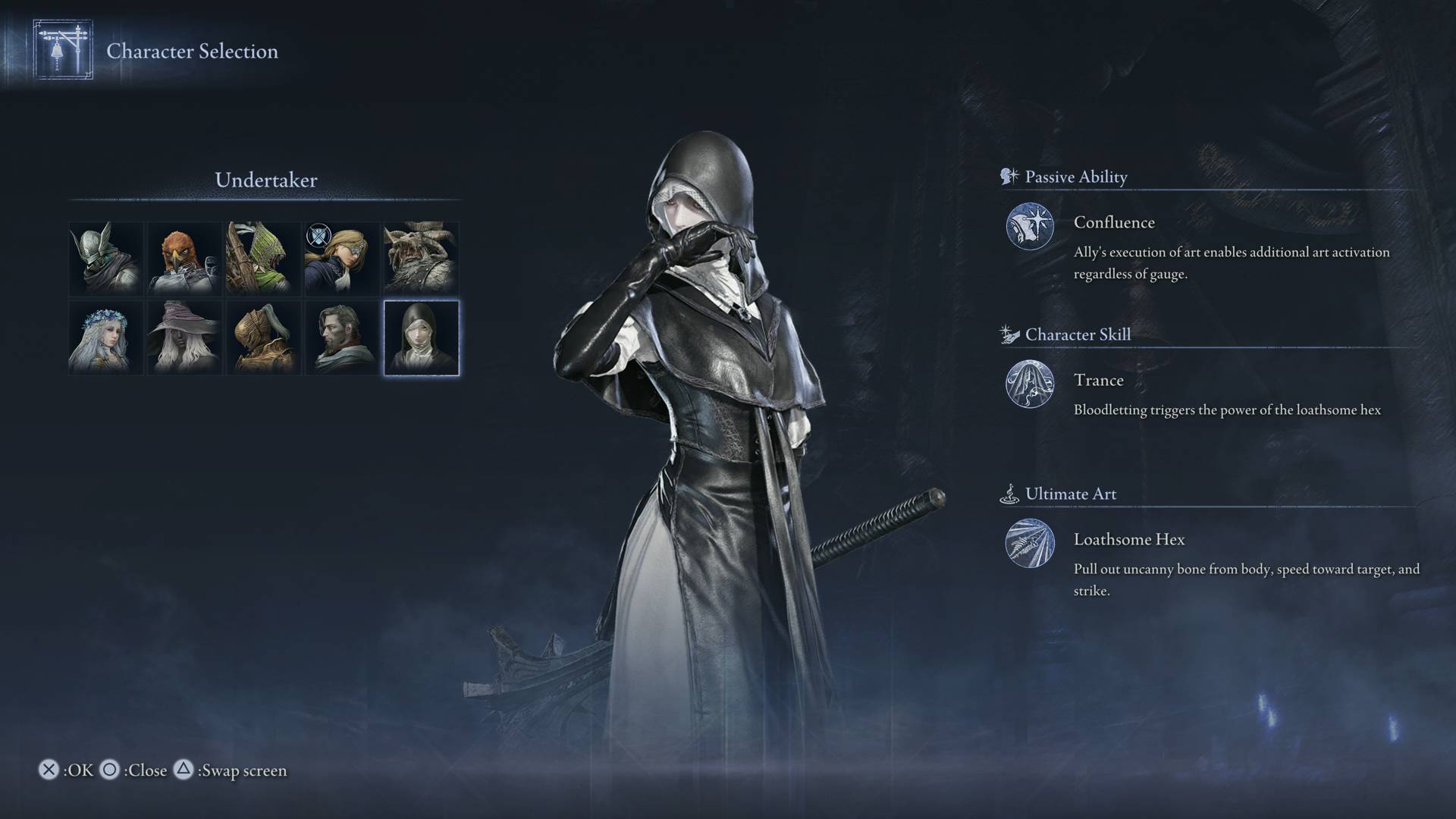Select the blonde character with eyepatch portrait

(x=341, y=258)
